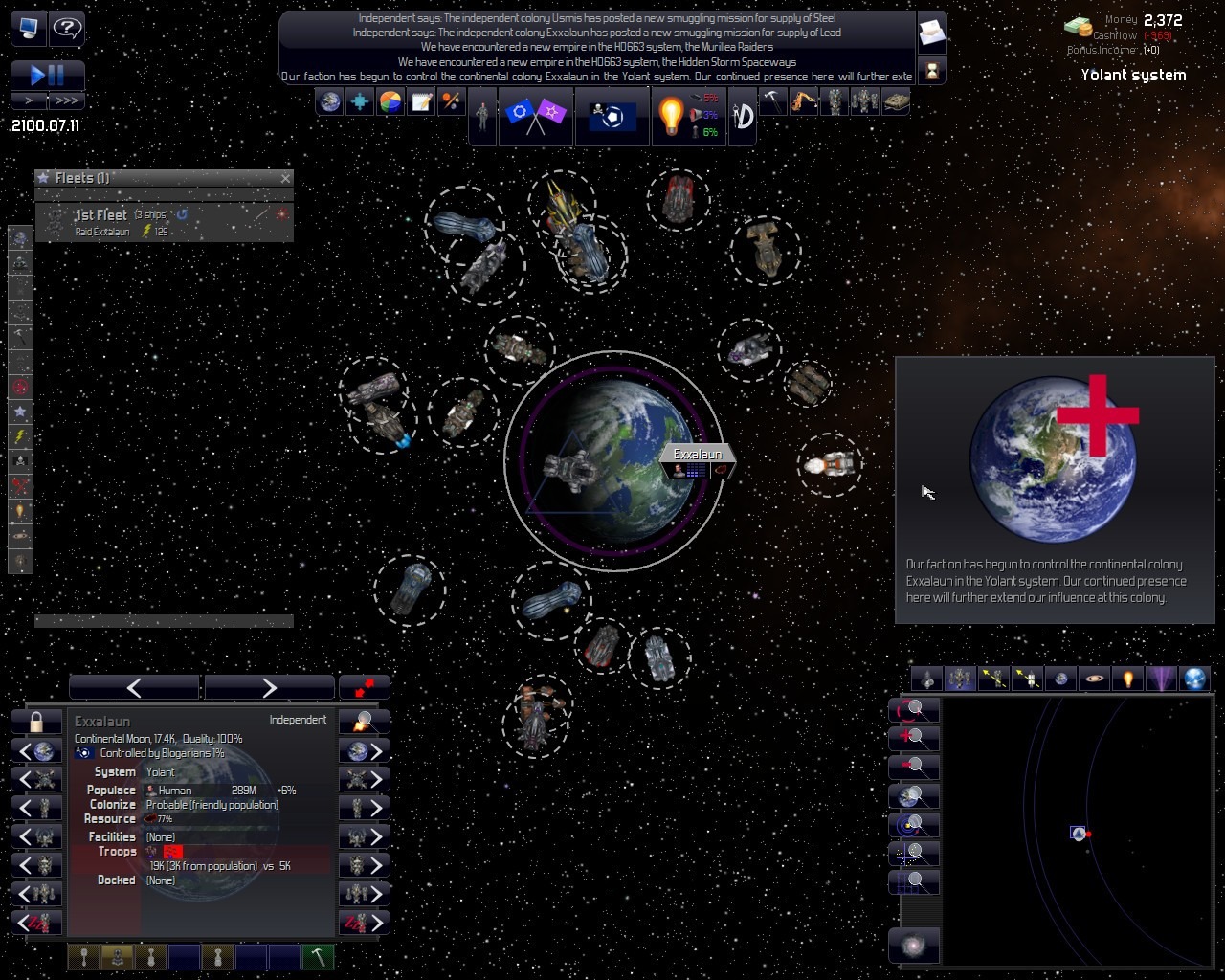This screenshot has height=980, width=1225.
Task: Click the pie chart economy icon
Action: pos(390,101)
